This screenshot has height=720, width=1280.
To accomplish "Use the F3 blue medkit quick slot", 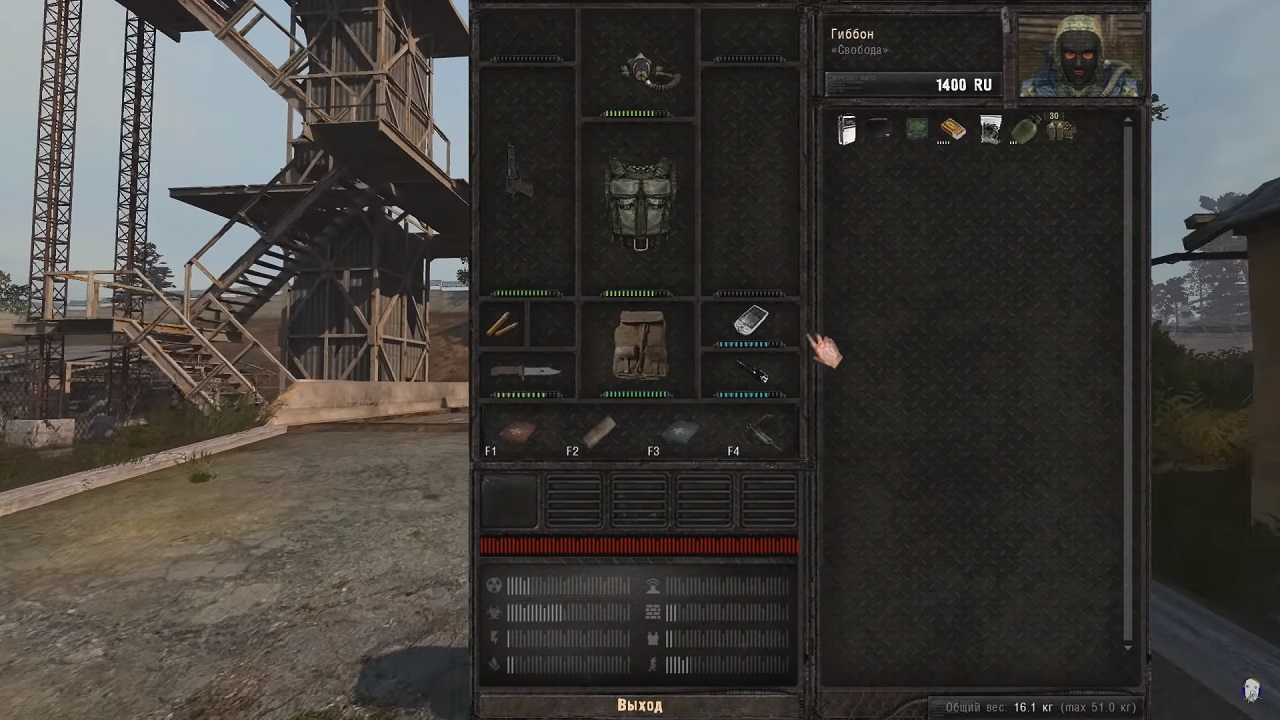I will click(x=679, y=432).
